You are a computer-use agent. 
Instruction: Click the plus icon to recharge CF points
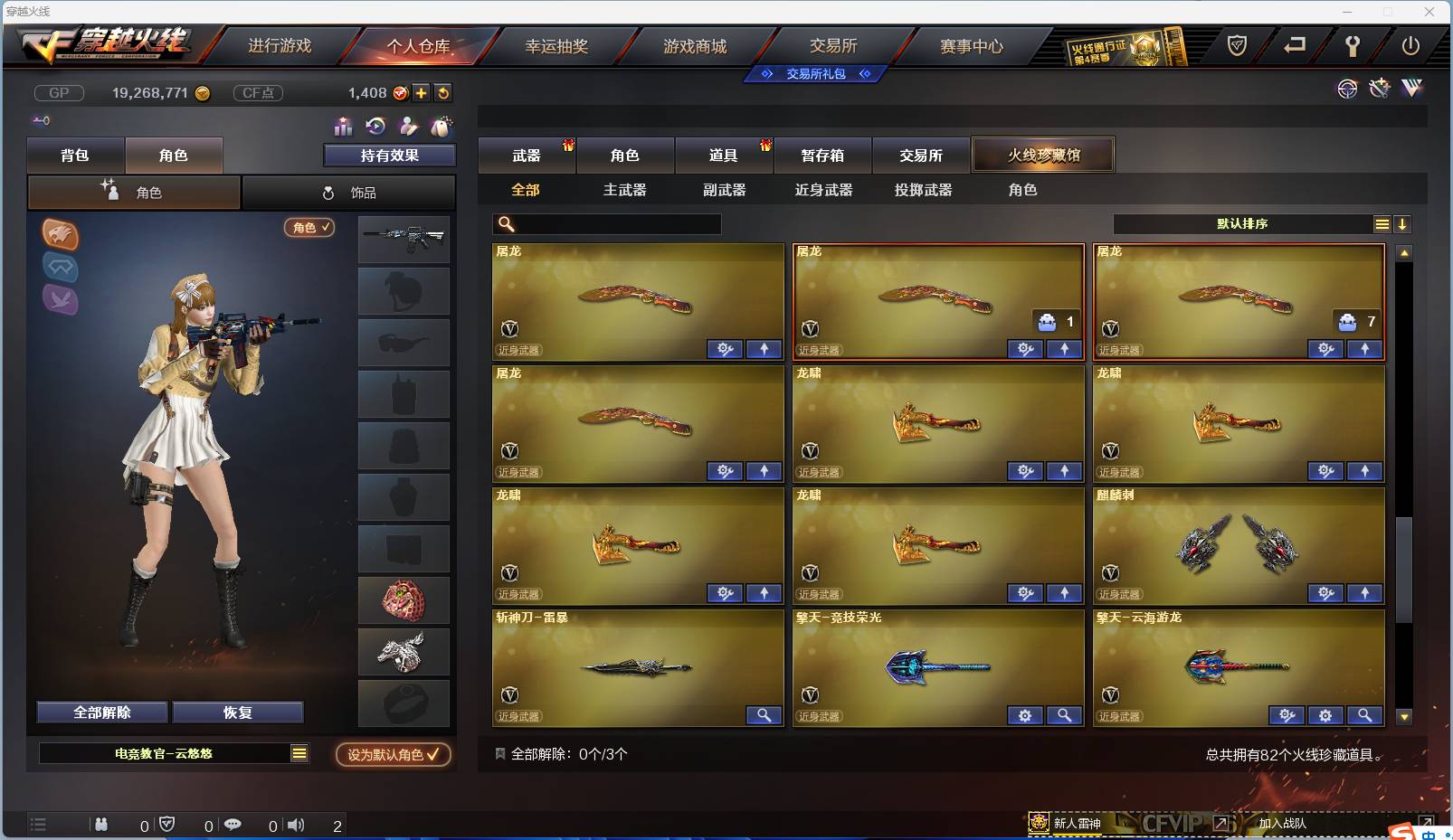click(422, 92)
